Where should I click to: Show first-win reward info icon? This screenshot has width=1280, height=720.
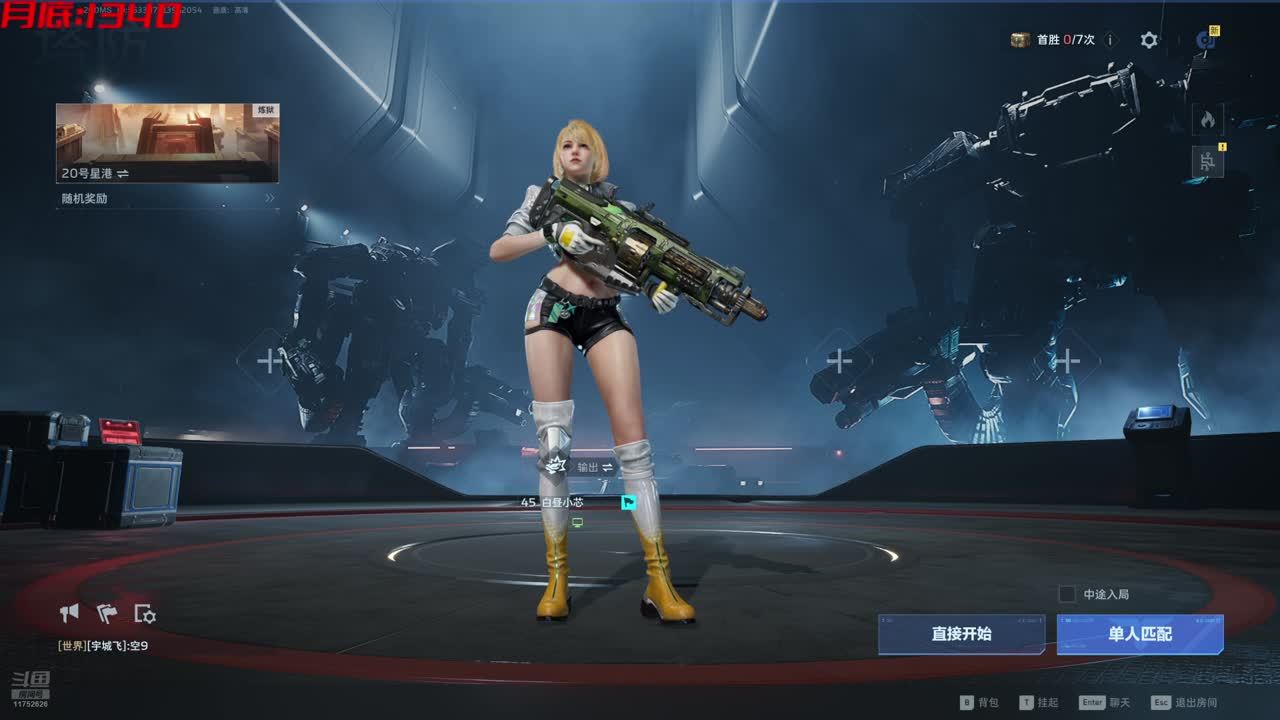coord(1110,40)
